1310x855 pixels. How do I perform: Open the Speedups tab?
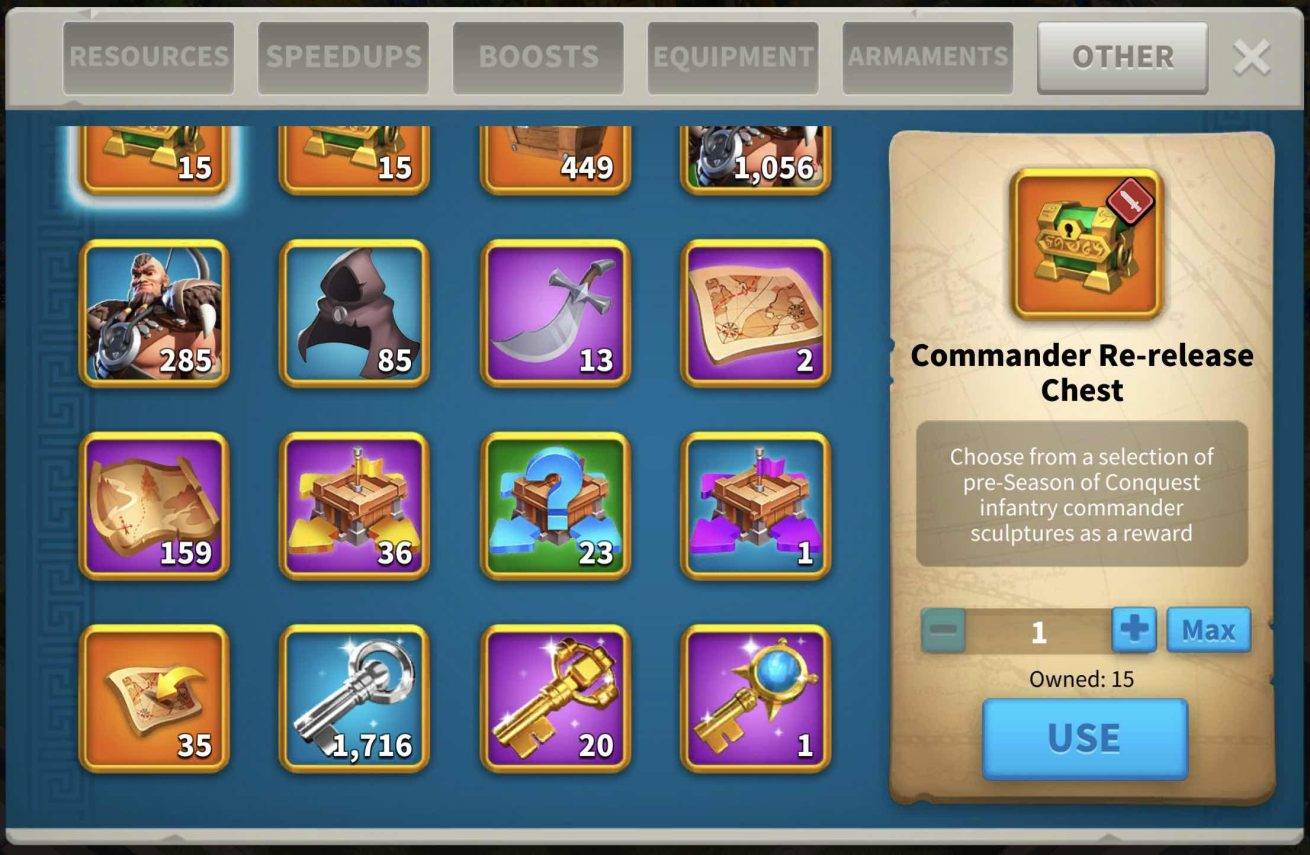(x=343, y=57)
